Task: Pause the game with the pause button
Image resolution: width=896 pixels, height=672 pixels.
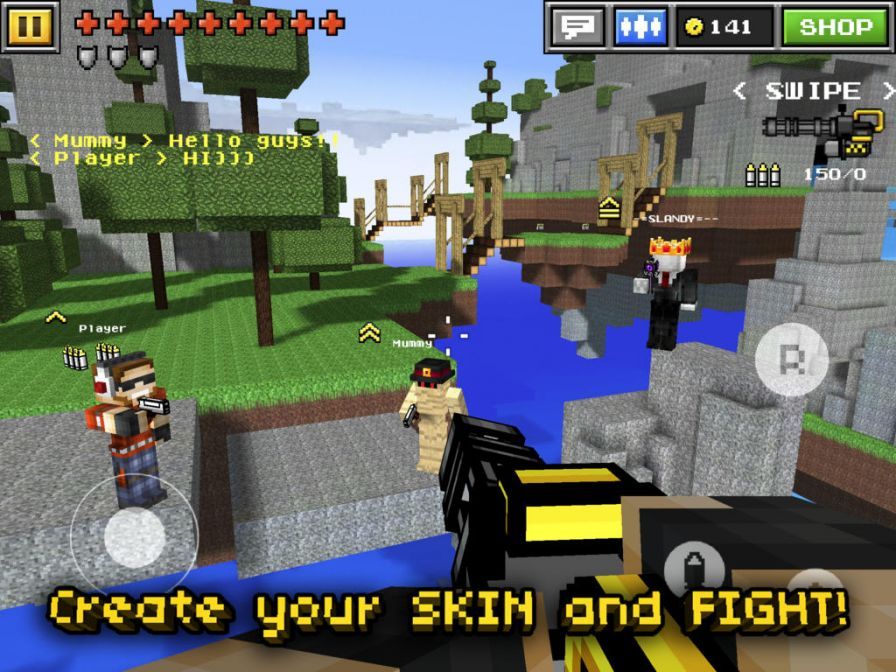Action: click(31, 26)
